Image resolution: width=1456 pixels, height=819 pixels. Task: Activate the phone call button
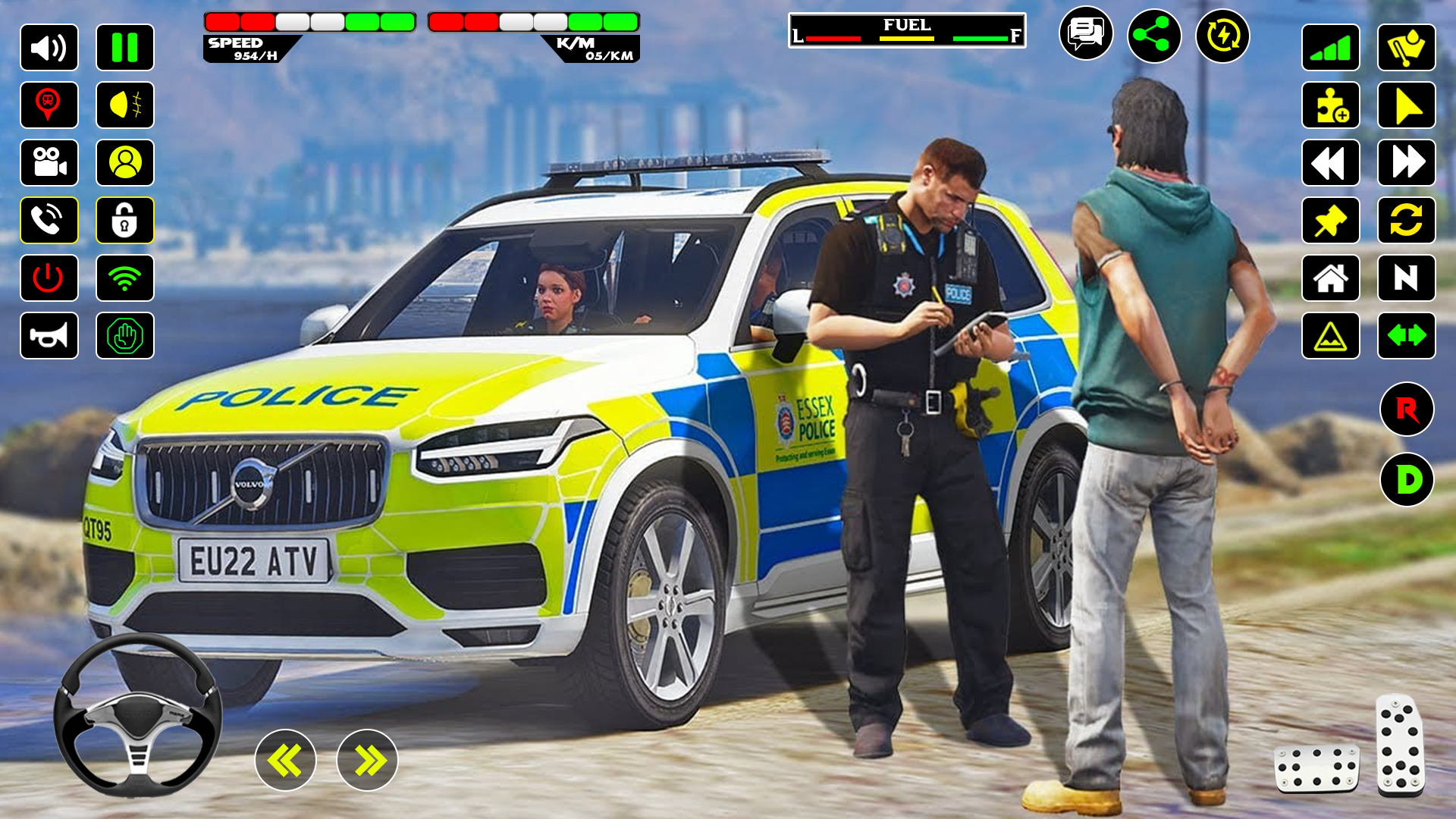[x=49, y=221]
